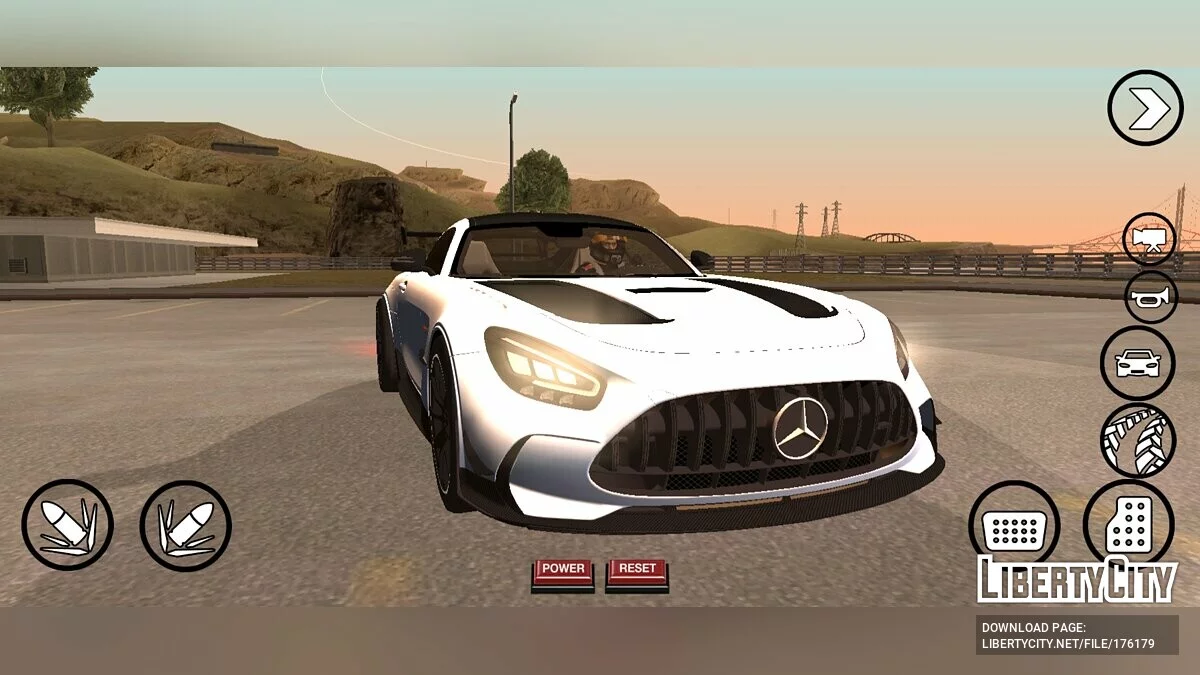This screenshot has width=1200, height=675.
Task: Tap the red POWER button
Action: click(563, 570)
